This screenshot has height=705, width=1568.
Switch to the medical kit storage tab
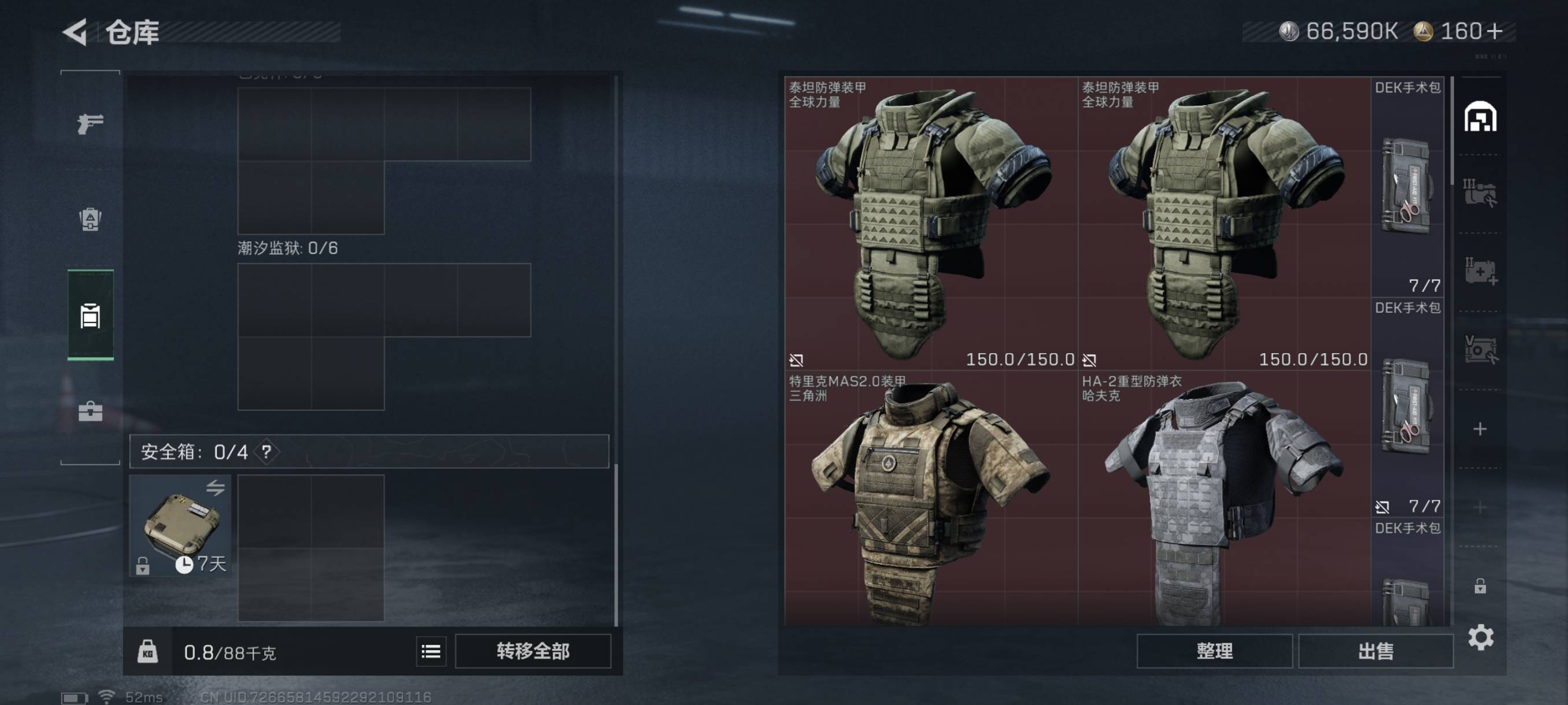pos(1480,271)
